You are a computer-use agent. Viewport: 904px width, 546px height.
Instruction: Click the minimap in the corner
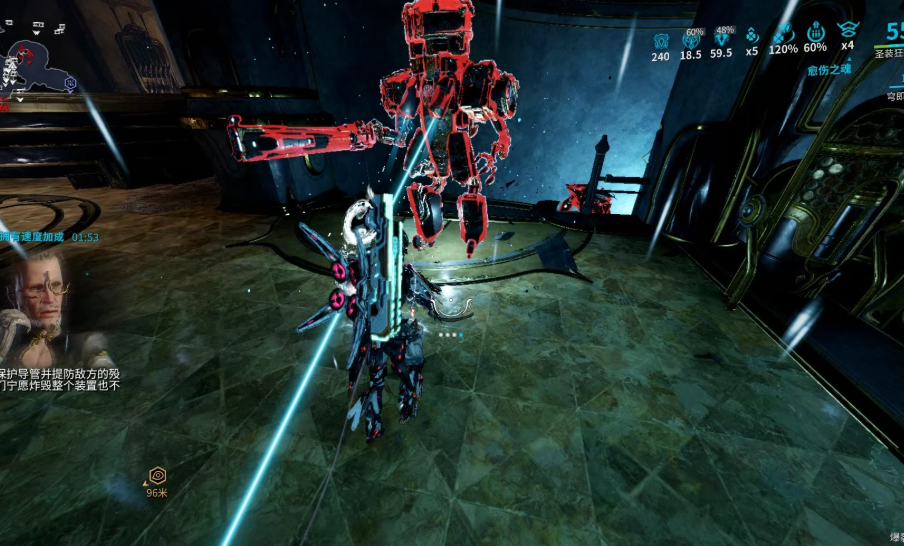38,58
